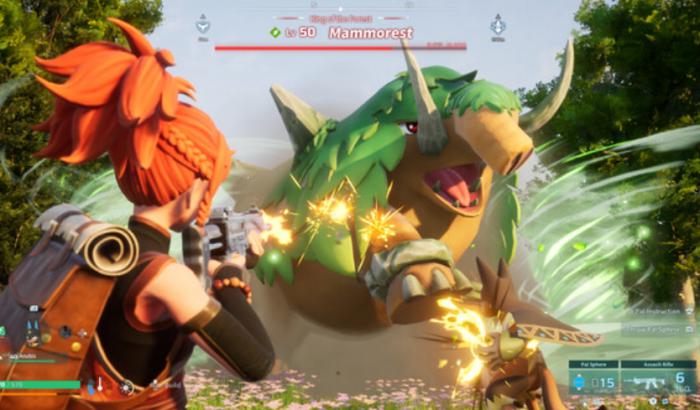Select the Assault Rifle weapon slot

tap(657, 380)
